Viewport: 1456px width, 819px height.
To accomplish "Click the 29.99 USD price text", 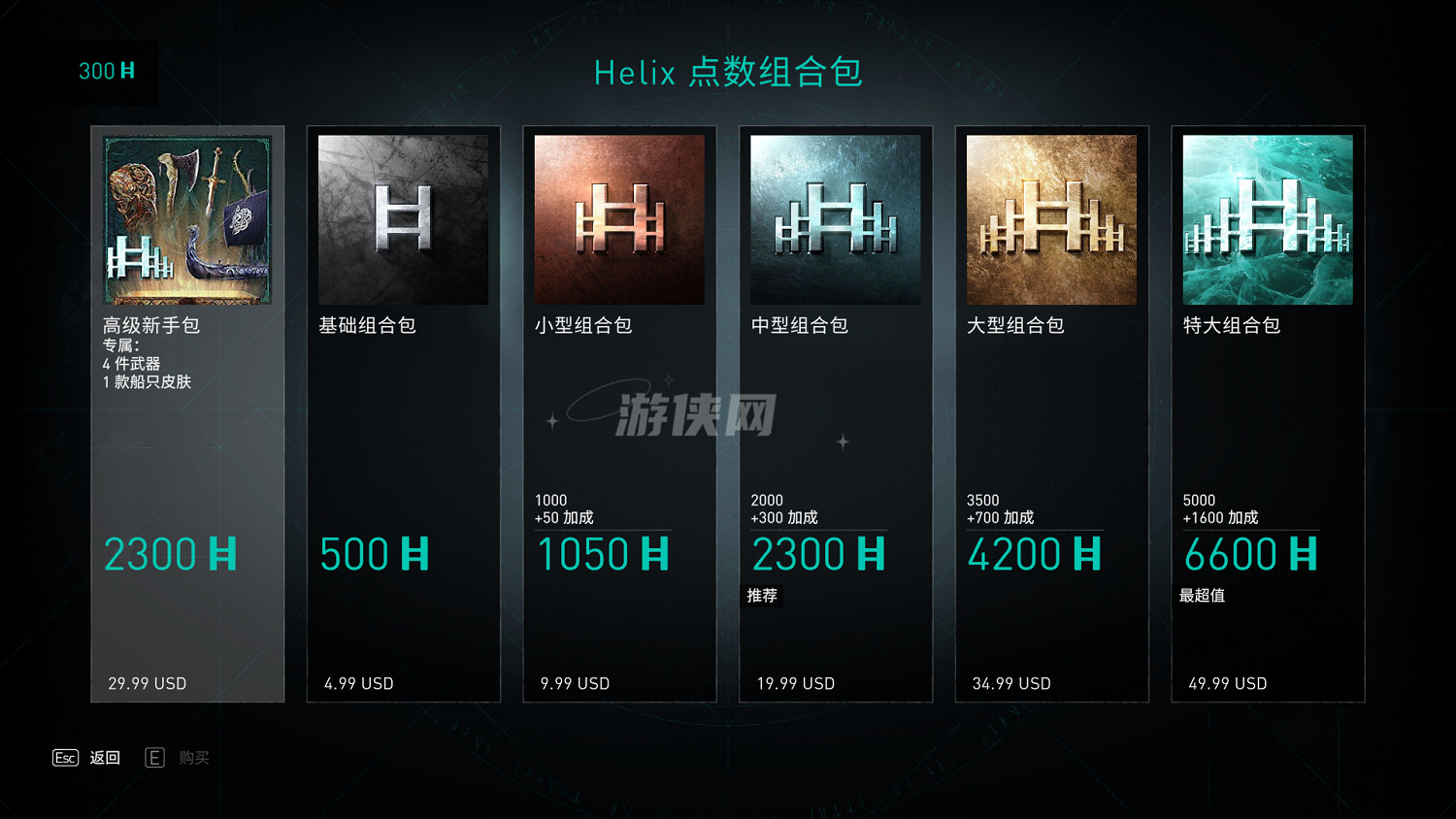I will [145, 683].
